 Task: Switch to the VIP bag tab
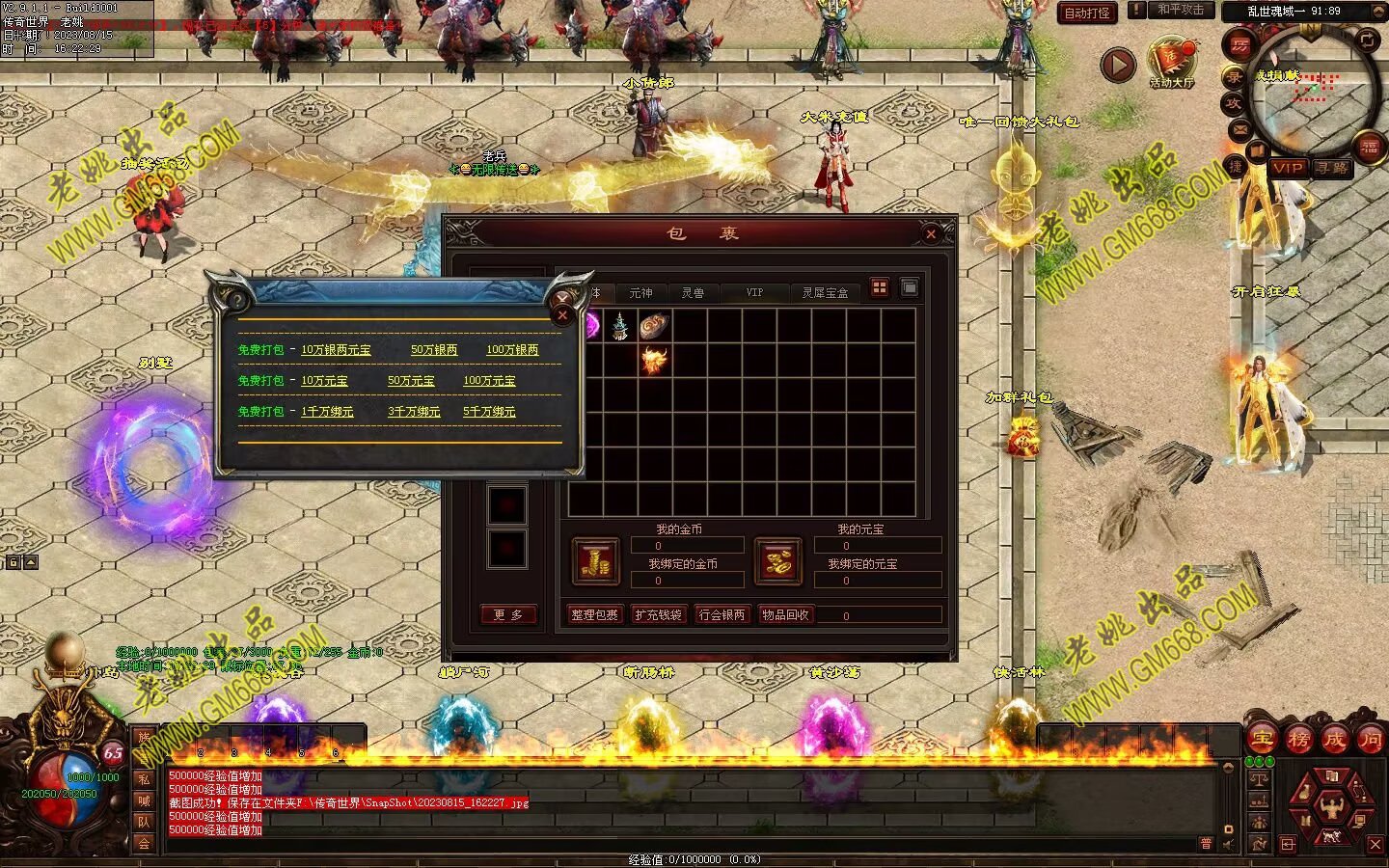754,292
